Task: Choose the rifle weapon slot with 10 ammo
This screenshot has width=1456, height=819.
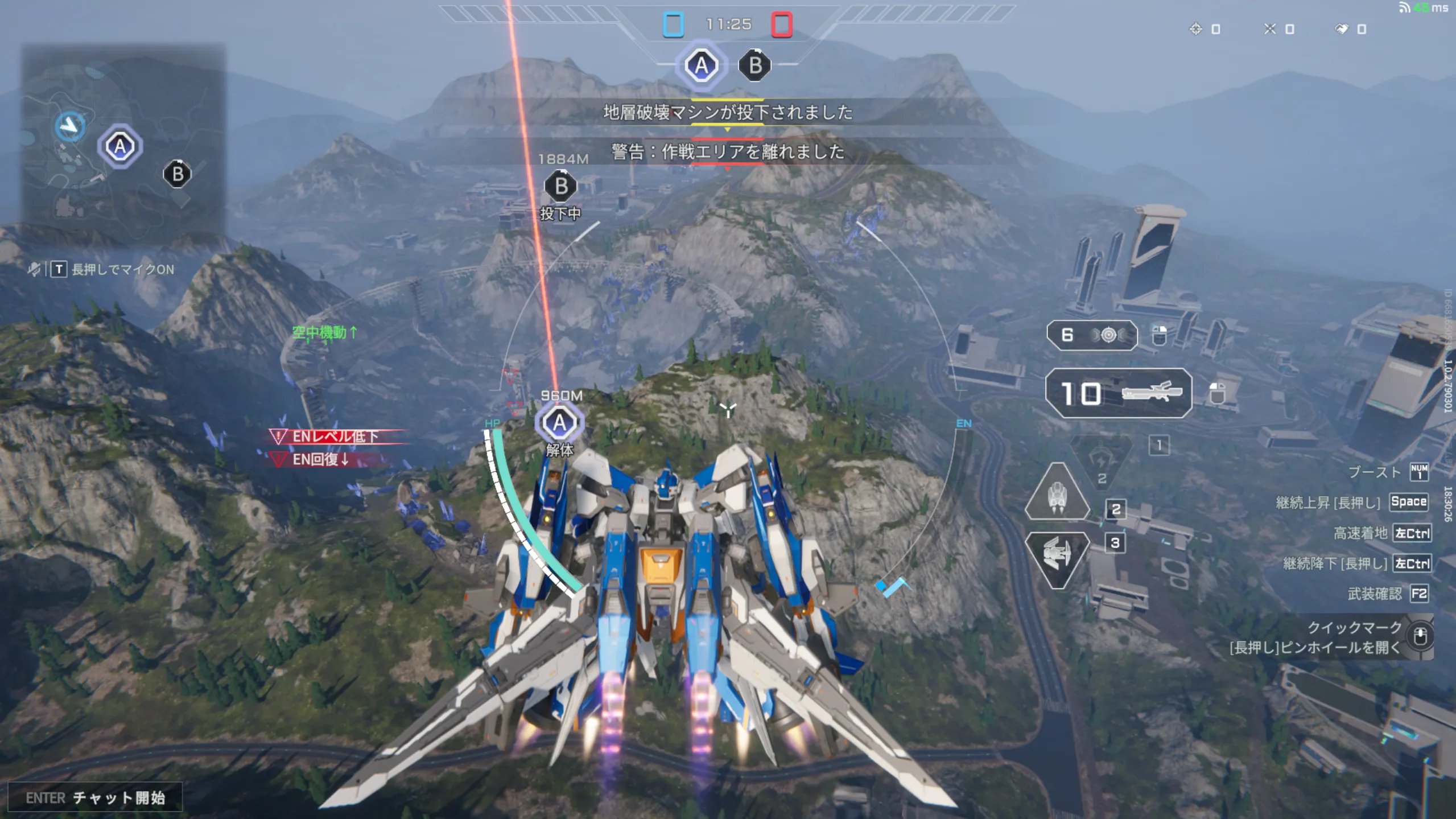Action: (x=1118, y=393)
